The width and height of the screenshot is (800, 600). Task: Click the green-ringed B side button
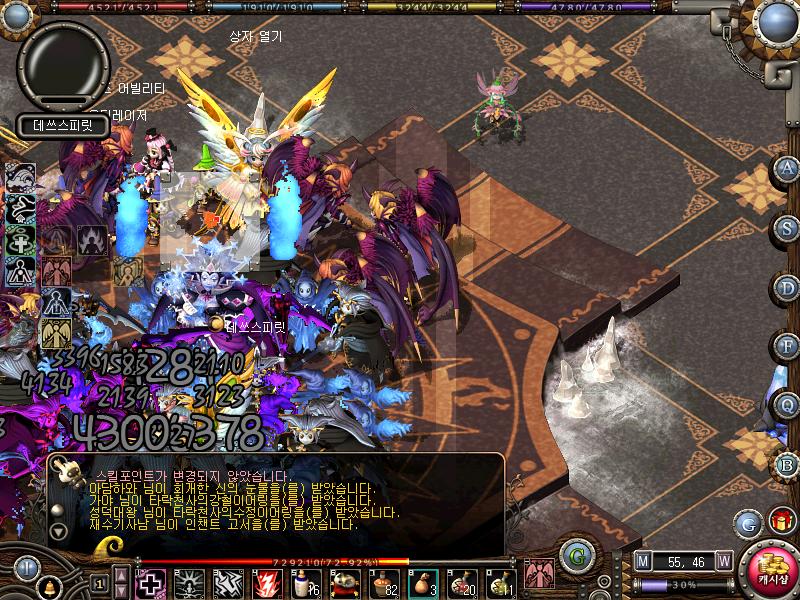click(787, 464)
